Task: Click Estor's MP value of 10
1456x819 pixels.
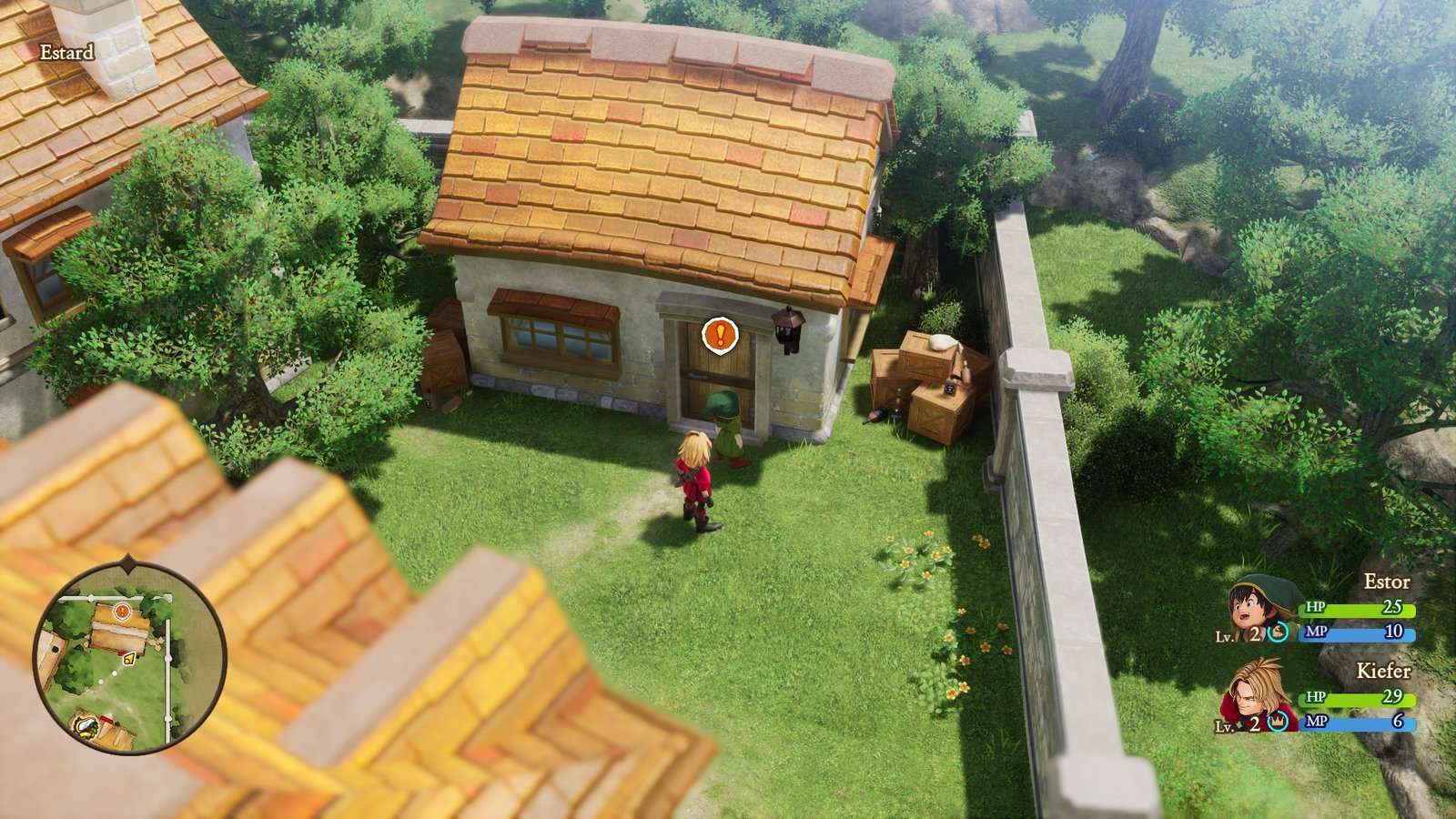Action: point(1394,632)
